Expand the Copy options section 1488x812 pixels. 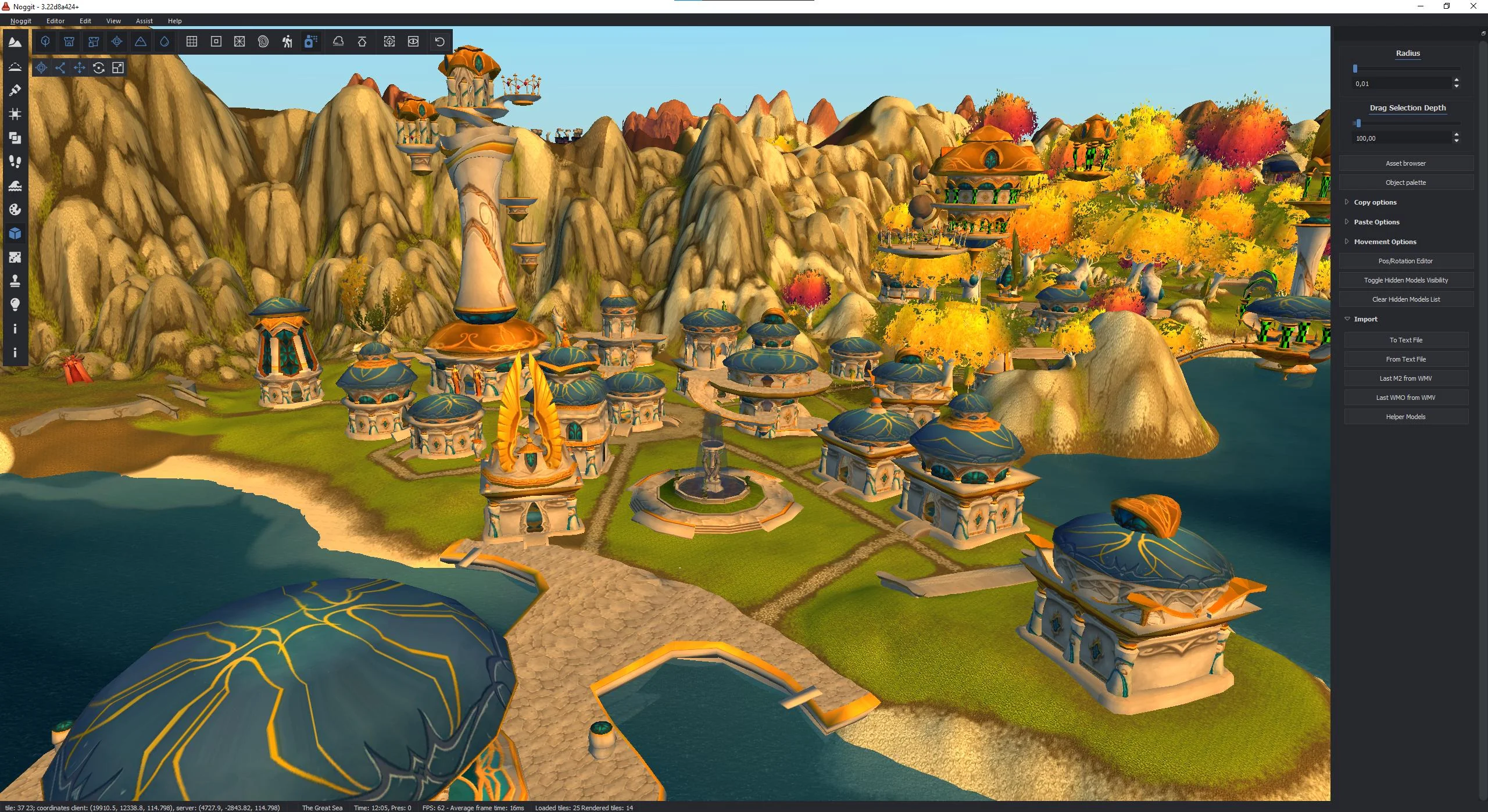point(1375,202)
